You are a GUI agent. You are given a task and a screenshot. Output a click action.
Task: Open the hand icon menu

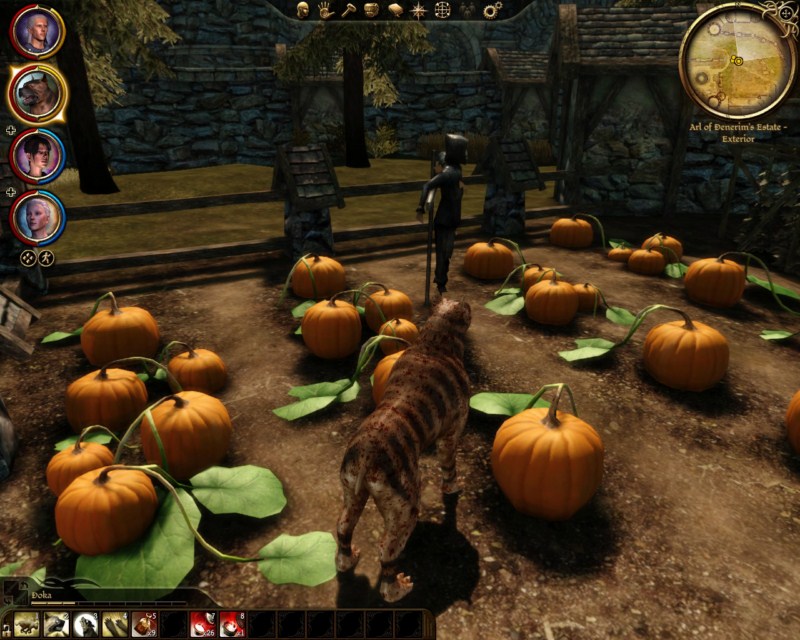325,10
